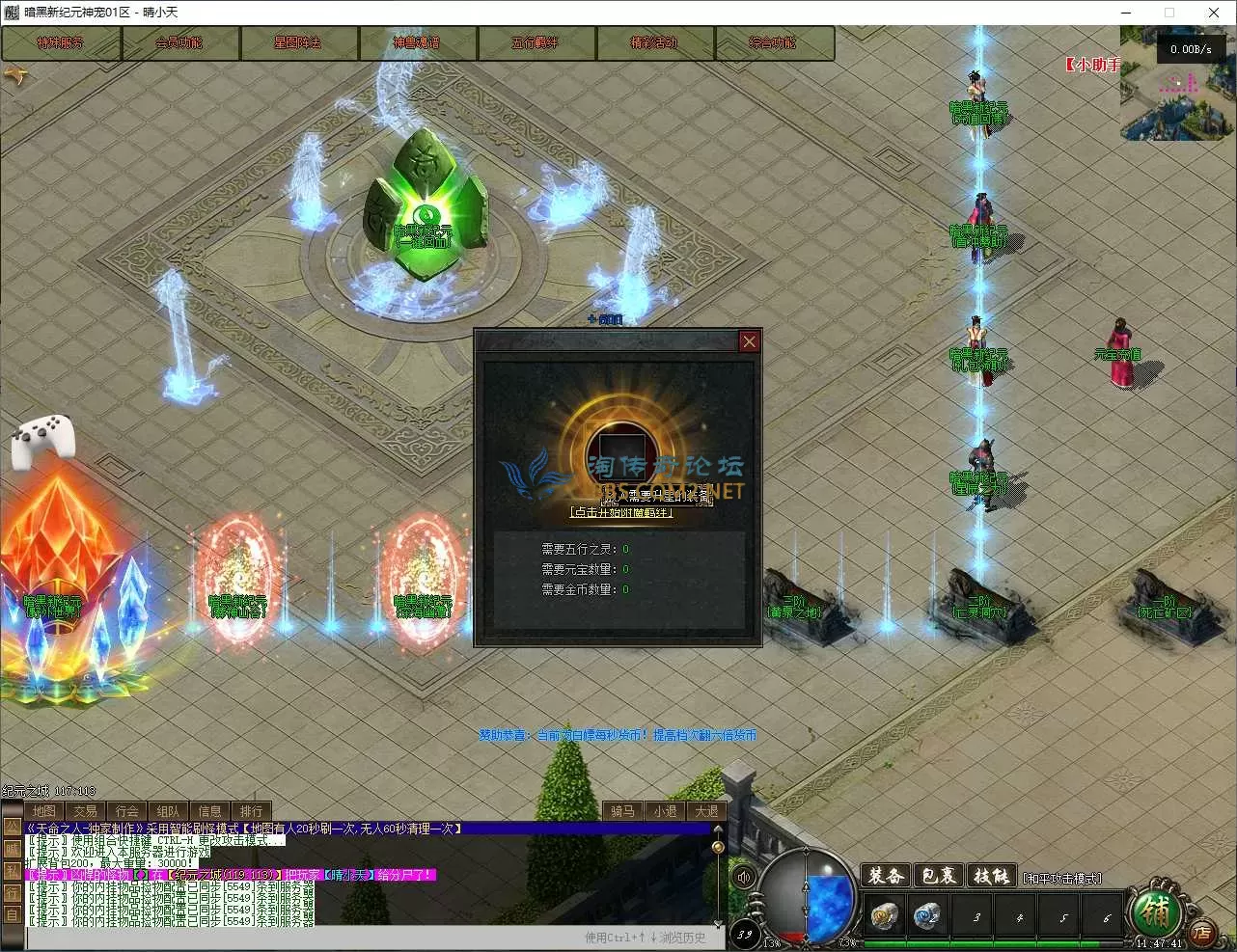This screenshot has height=952, width=1237.
Task: Click the 地图 map button
Action: 44,811
